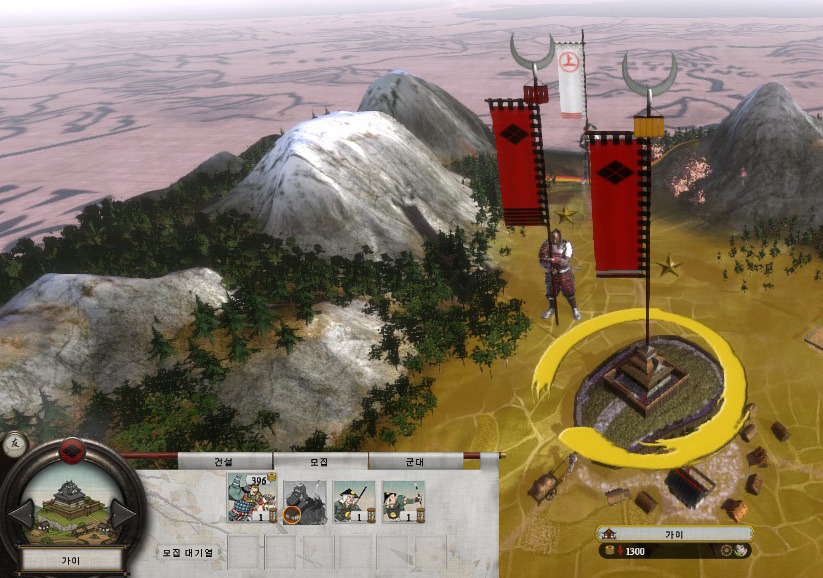Switch to the 건설 construction tab
This screenshot has height=578, width=823.
(x=222, y=462)
